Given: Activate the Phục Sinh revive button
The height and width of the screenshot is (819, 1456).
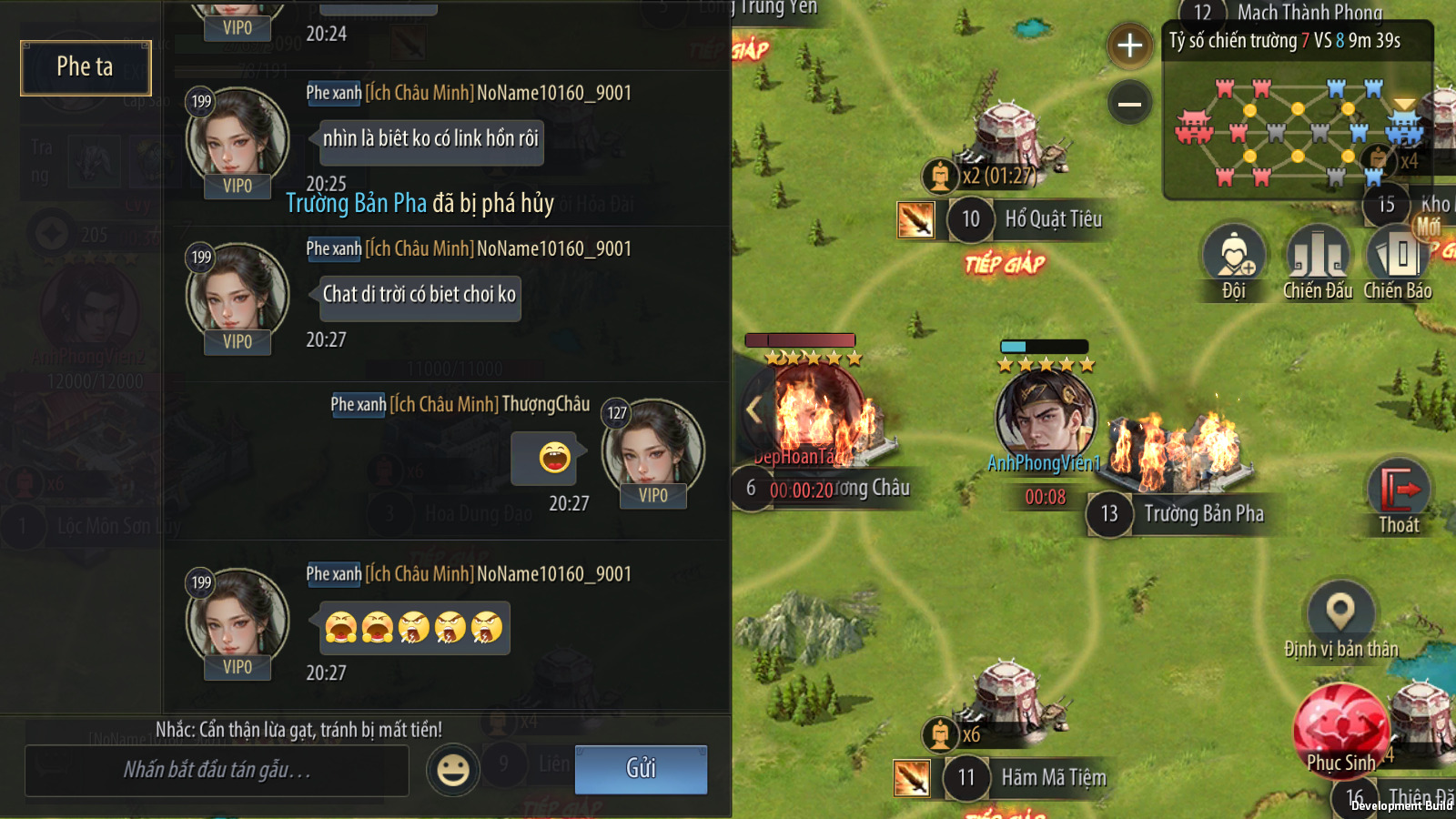Looking at the screenshot, I should tap(1340, 731).
